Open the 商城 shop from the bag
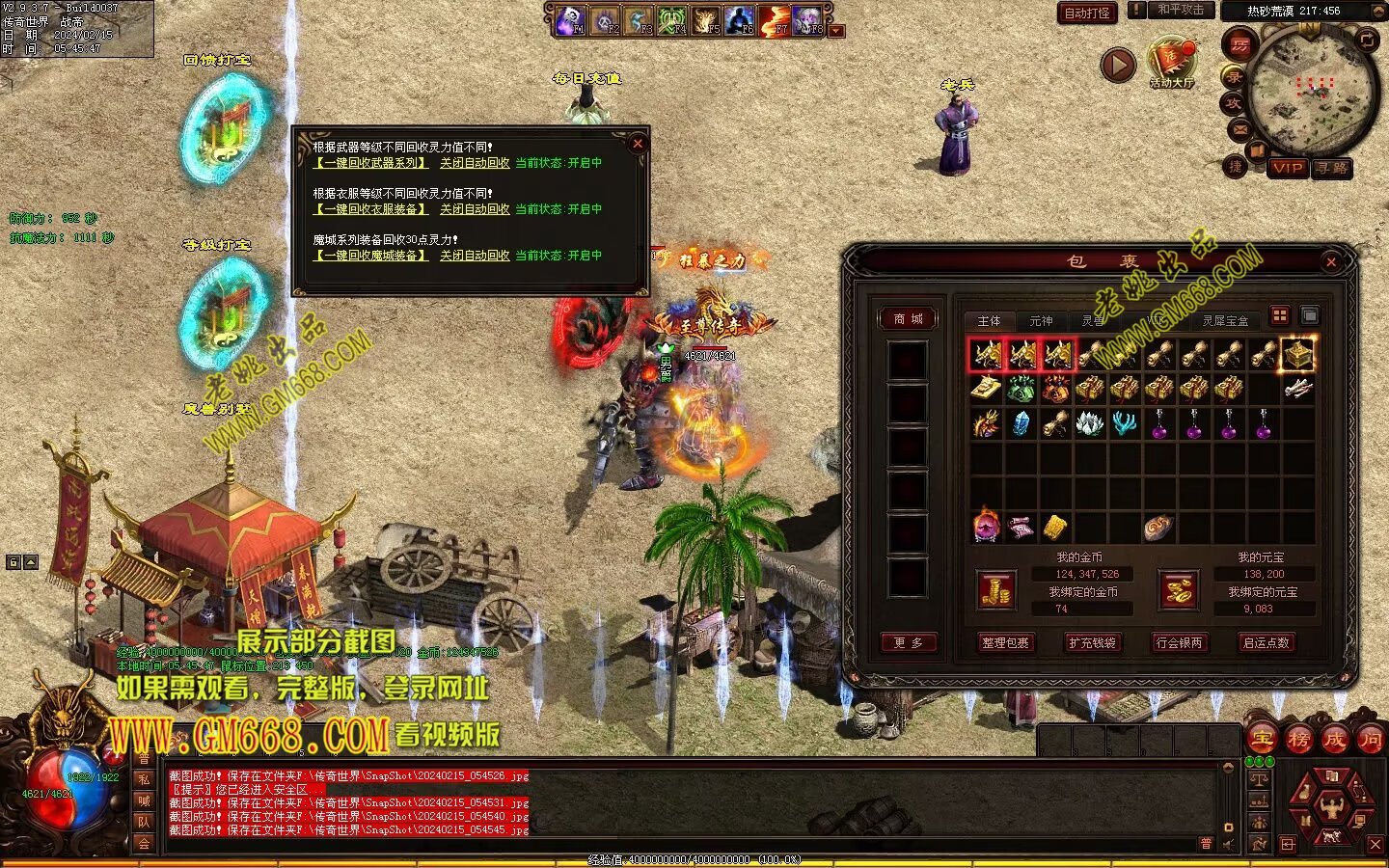 [x=908, y=319]
